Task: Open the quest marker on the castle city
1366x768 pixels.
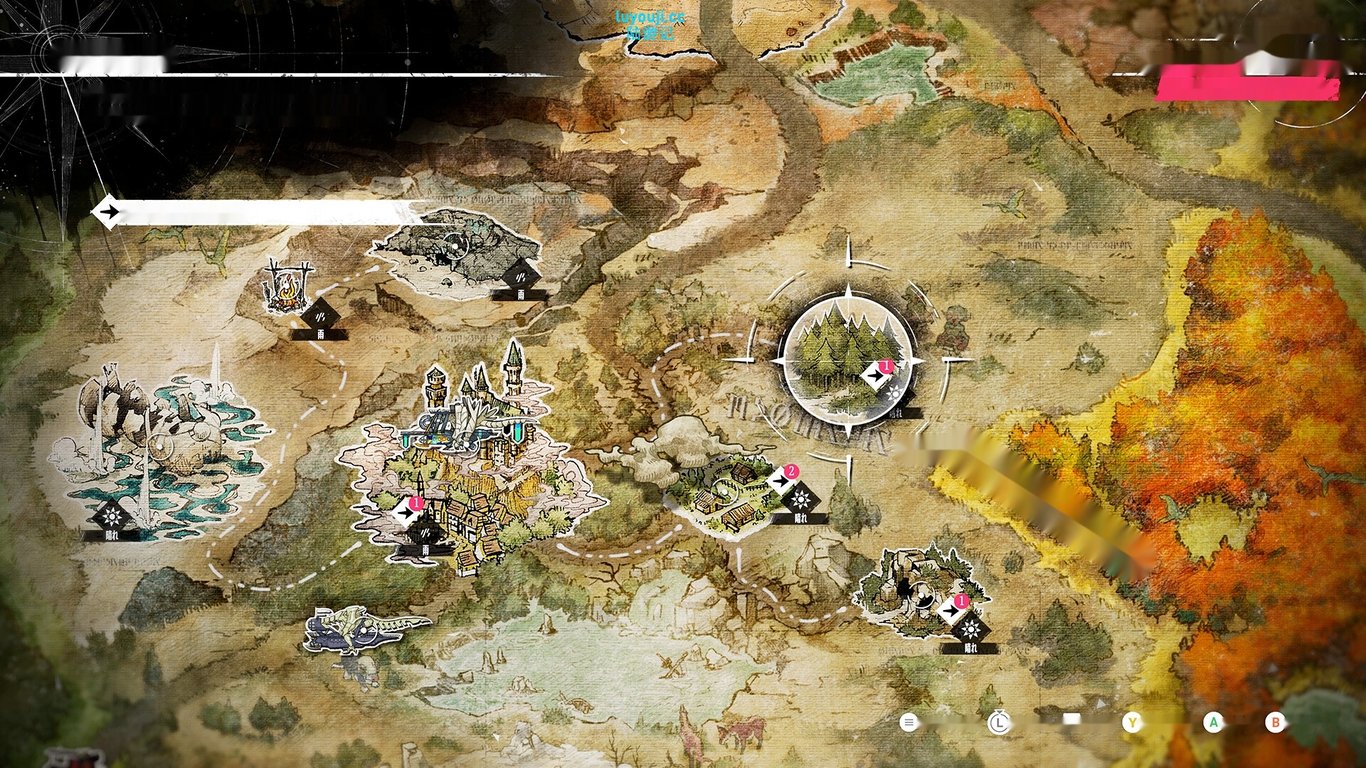Action: (406, 512)
